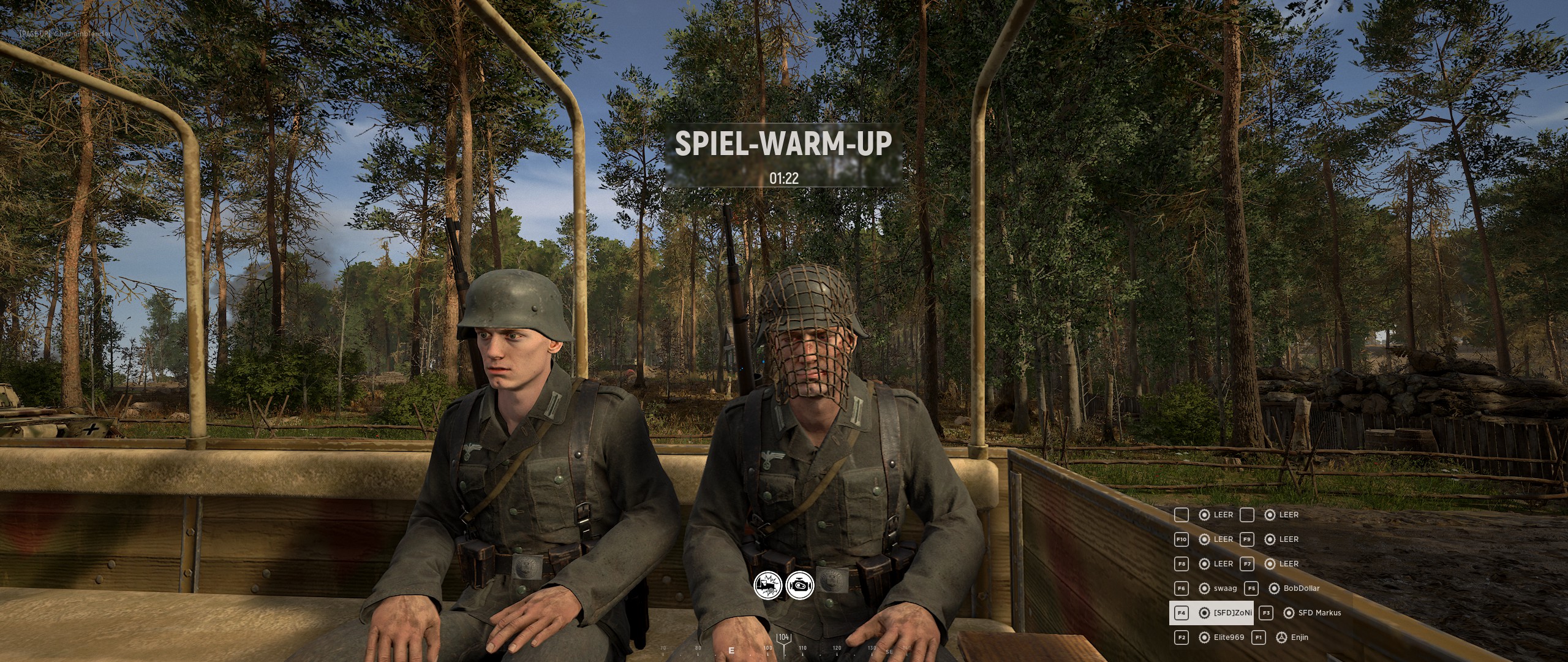Click the damaged truck status icon

coord(767,587)
